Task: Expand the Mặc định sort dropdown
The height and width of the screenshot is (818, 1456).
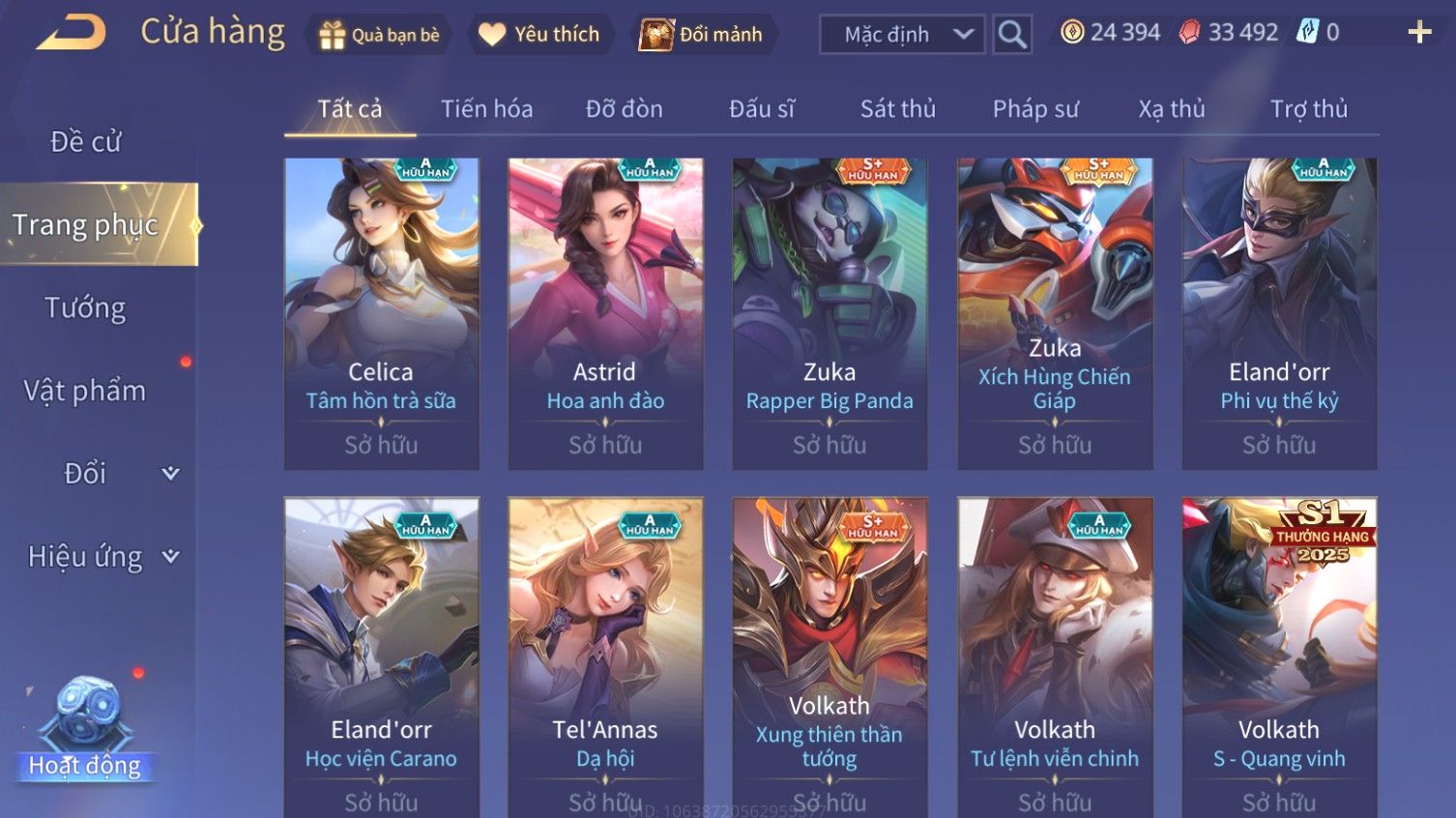Action: point(902,35)
